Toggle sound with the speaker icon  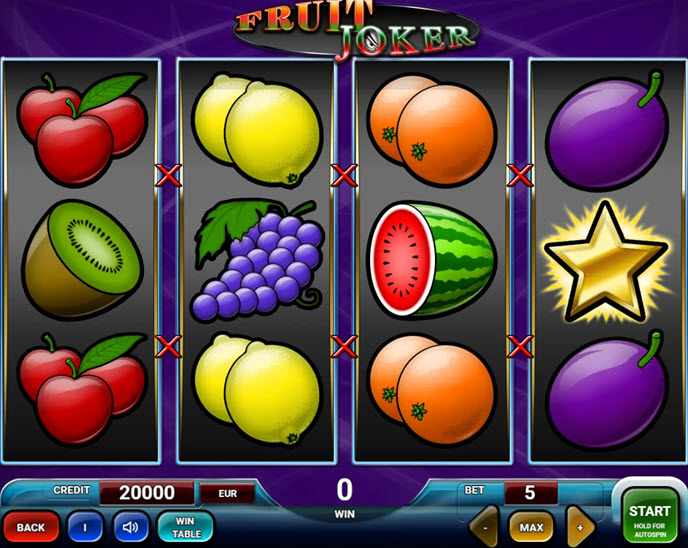(130, 526)
